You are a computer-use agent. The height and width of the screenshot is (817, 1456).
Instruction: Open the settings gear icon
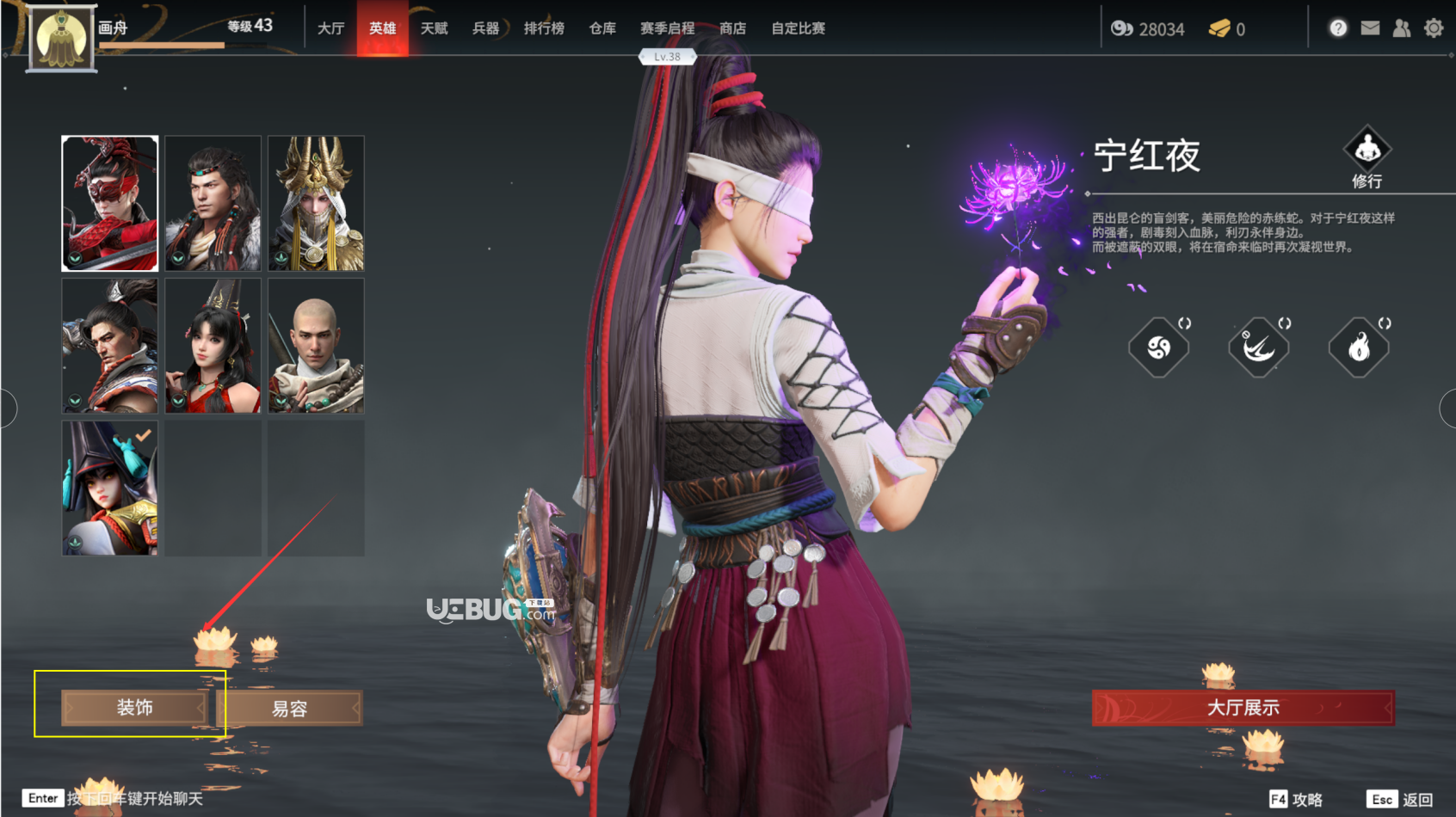coord(1433,28)
